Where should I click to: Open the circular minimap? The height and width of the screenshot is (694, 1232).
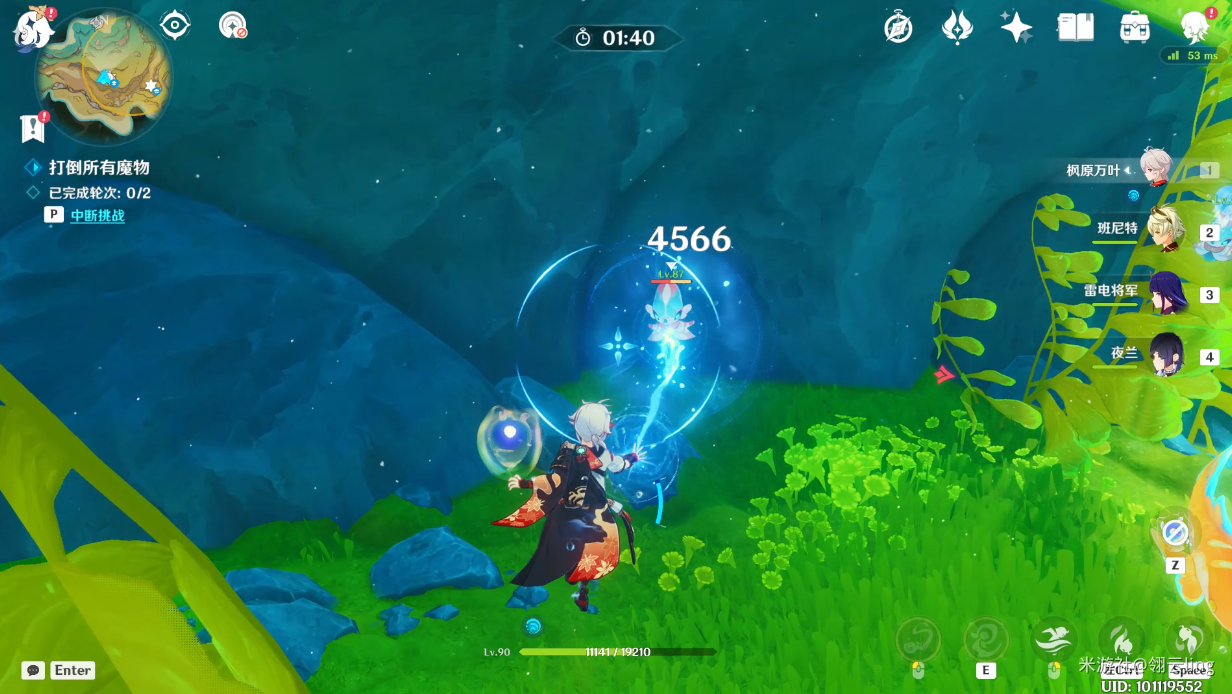[x=103, y=77]
